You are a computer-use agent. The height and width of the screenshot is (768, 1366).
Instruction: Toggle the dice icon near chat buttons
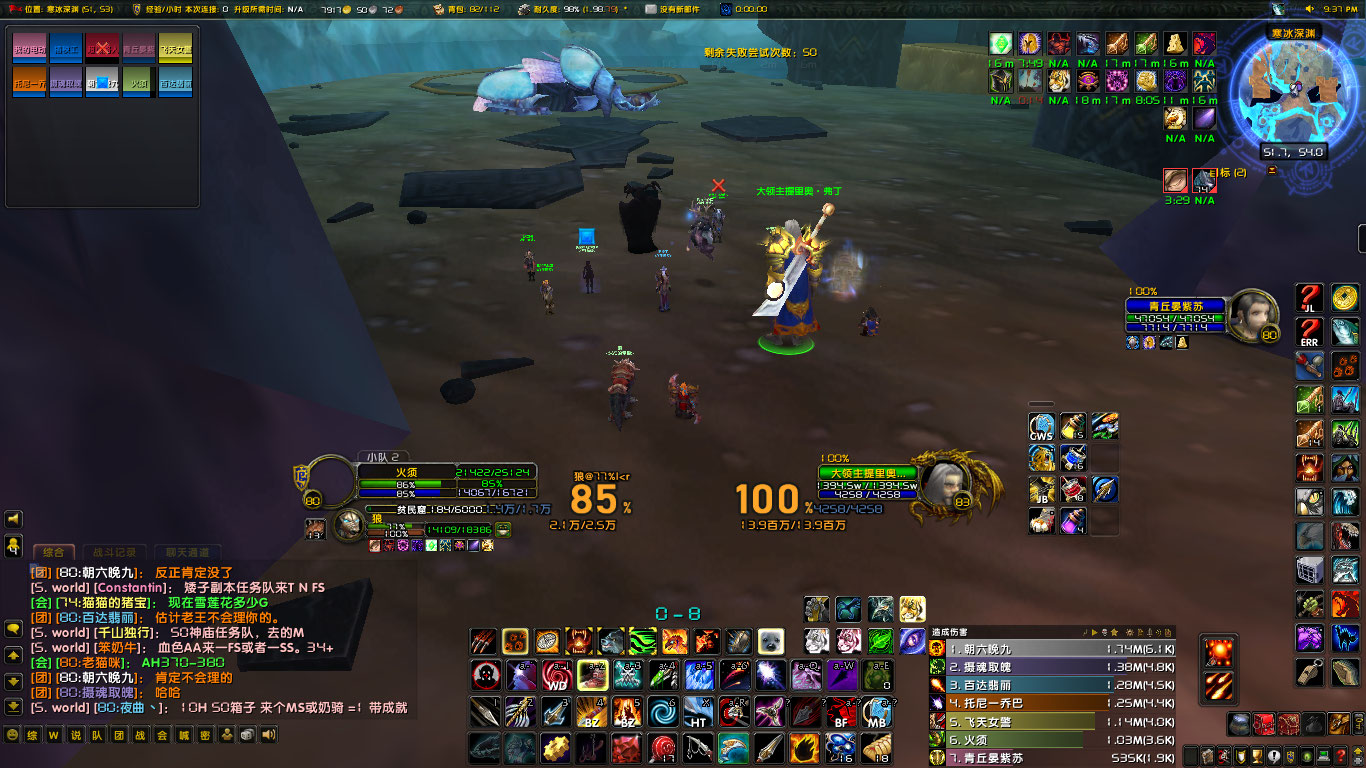coord(248,735)
